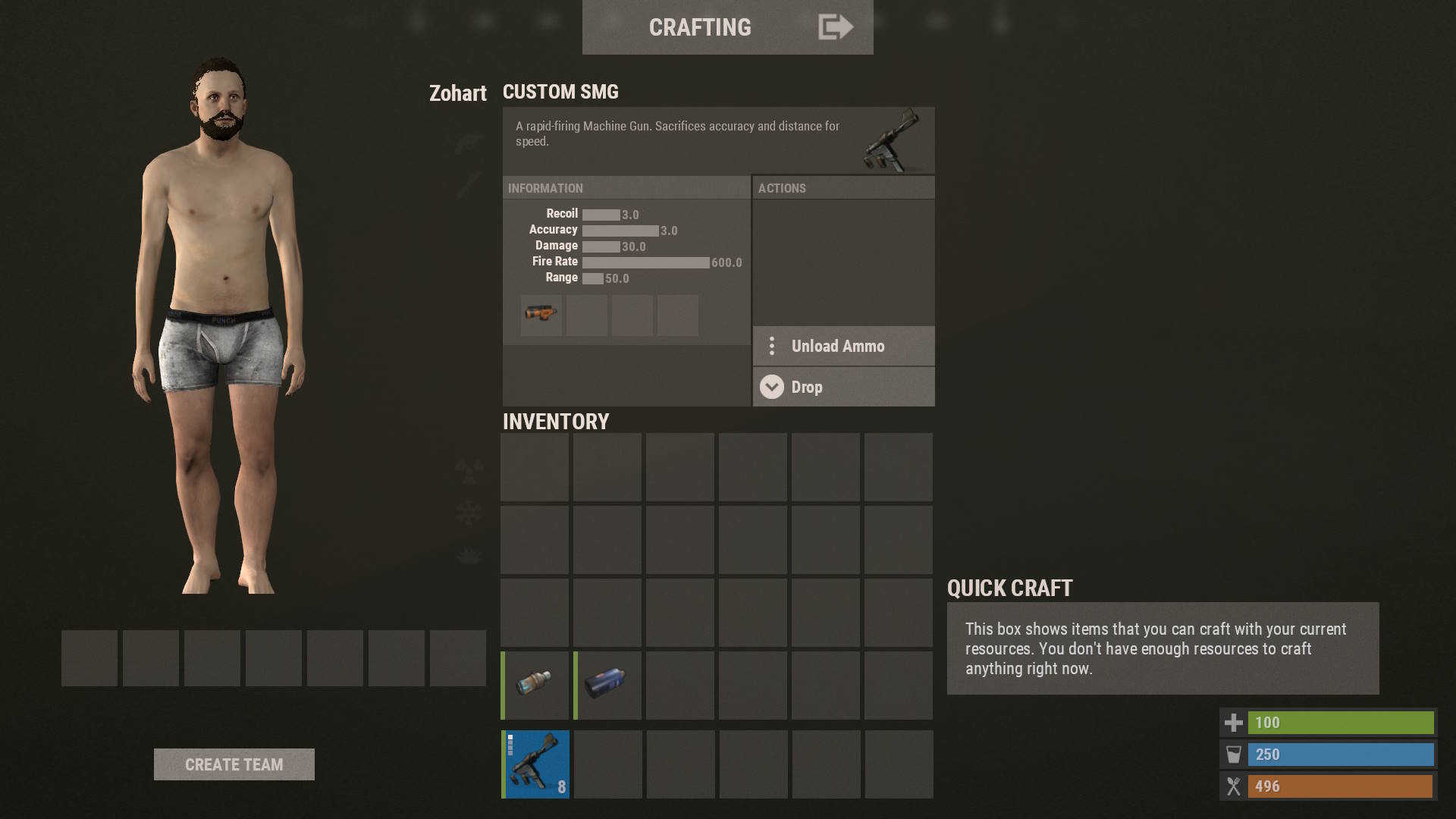Image resolution: width=1456 pixels, height=819 pixels.
Task: Create a team
Action: 234,764
